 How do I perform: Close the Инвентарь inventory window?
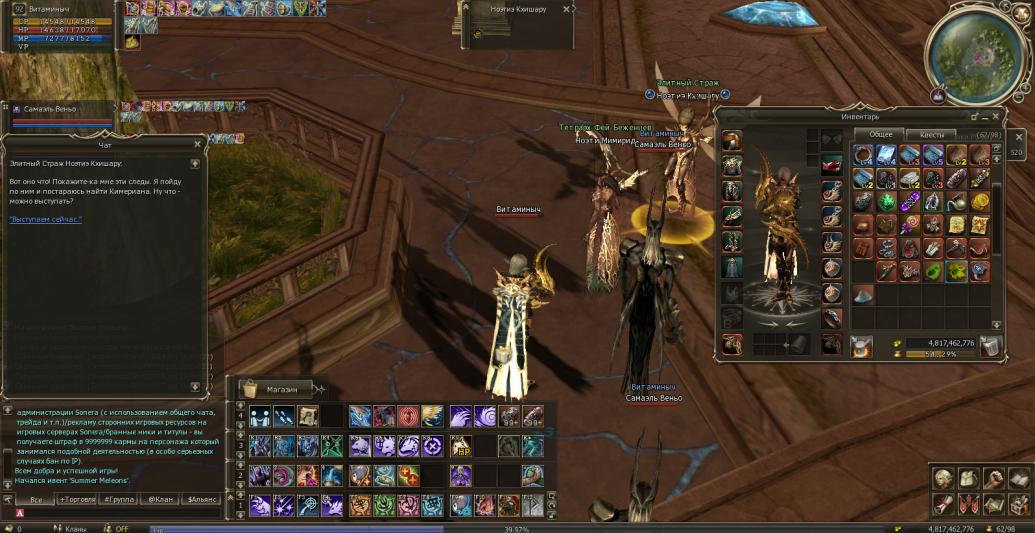tap(996, 116)
